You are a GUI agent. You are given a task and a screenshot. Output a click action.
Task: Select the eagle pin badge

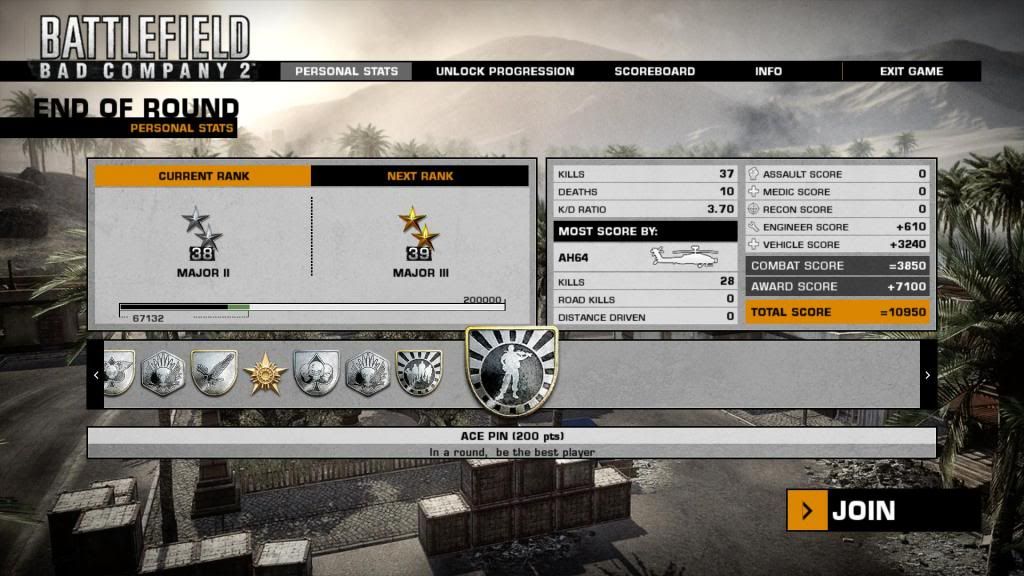(x=213, y=373)
